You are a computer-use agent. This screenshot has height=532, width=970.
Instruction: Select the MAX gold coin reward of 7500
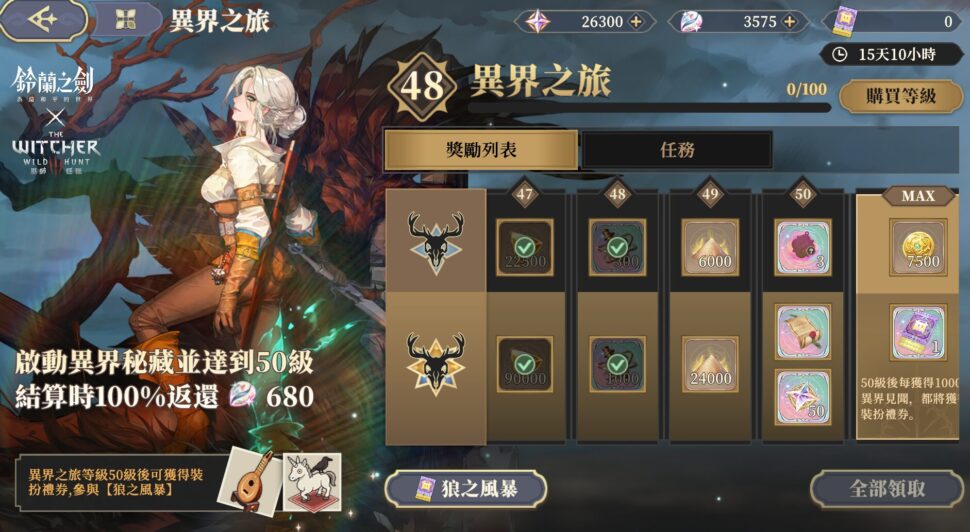[x=918, y=248]
